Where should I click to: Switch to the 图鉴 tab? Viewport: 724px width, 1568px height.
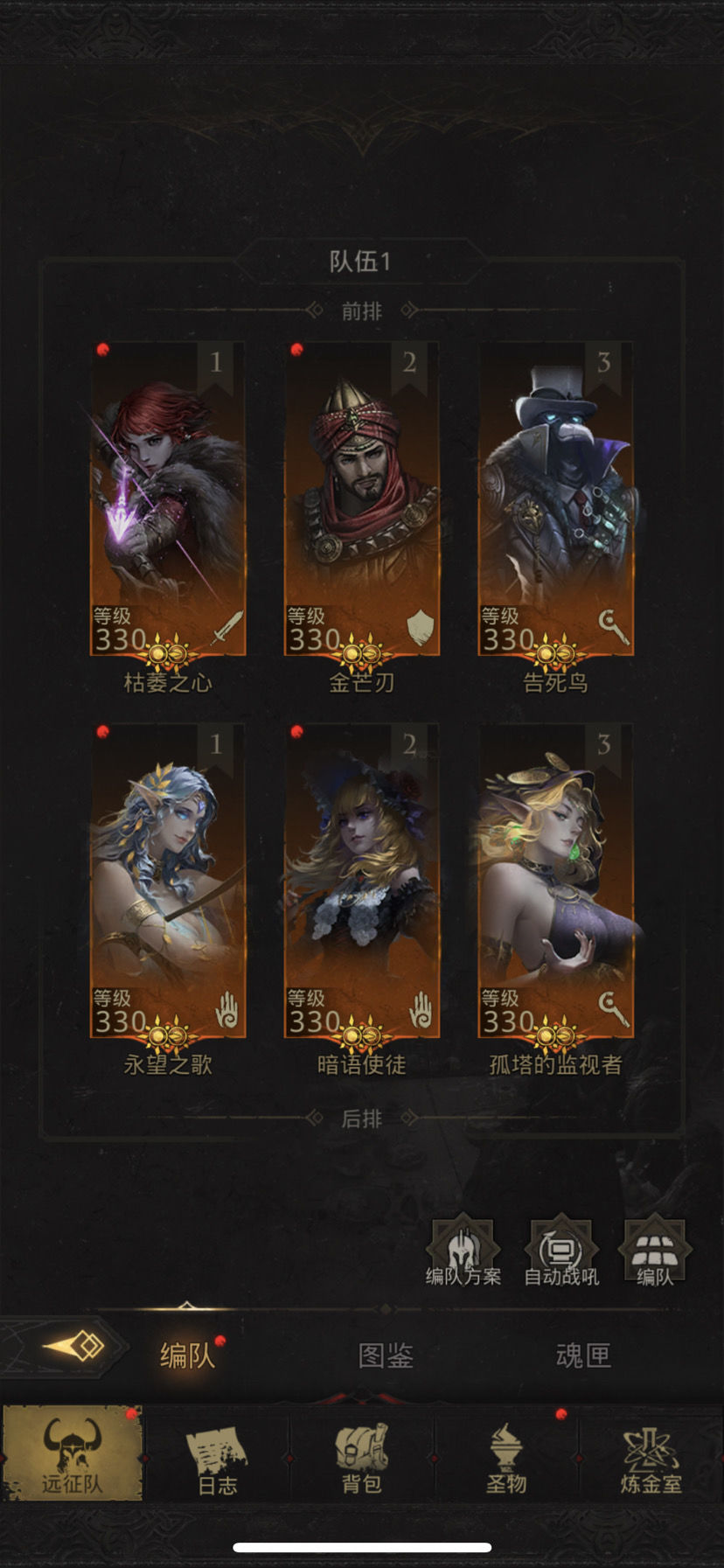tap(386, 1355)
